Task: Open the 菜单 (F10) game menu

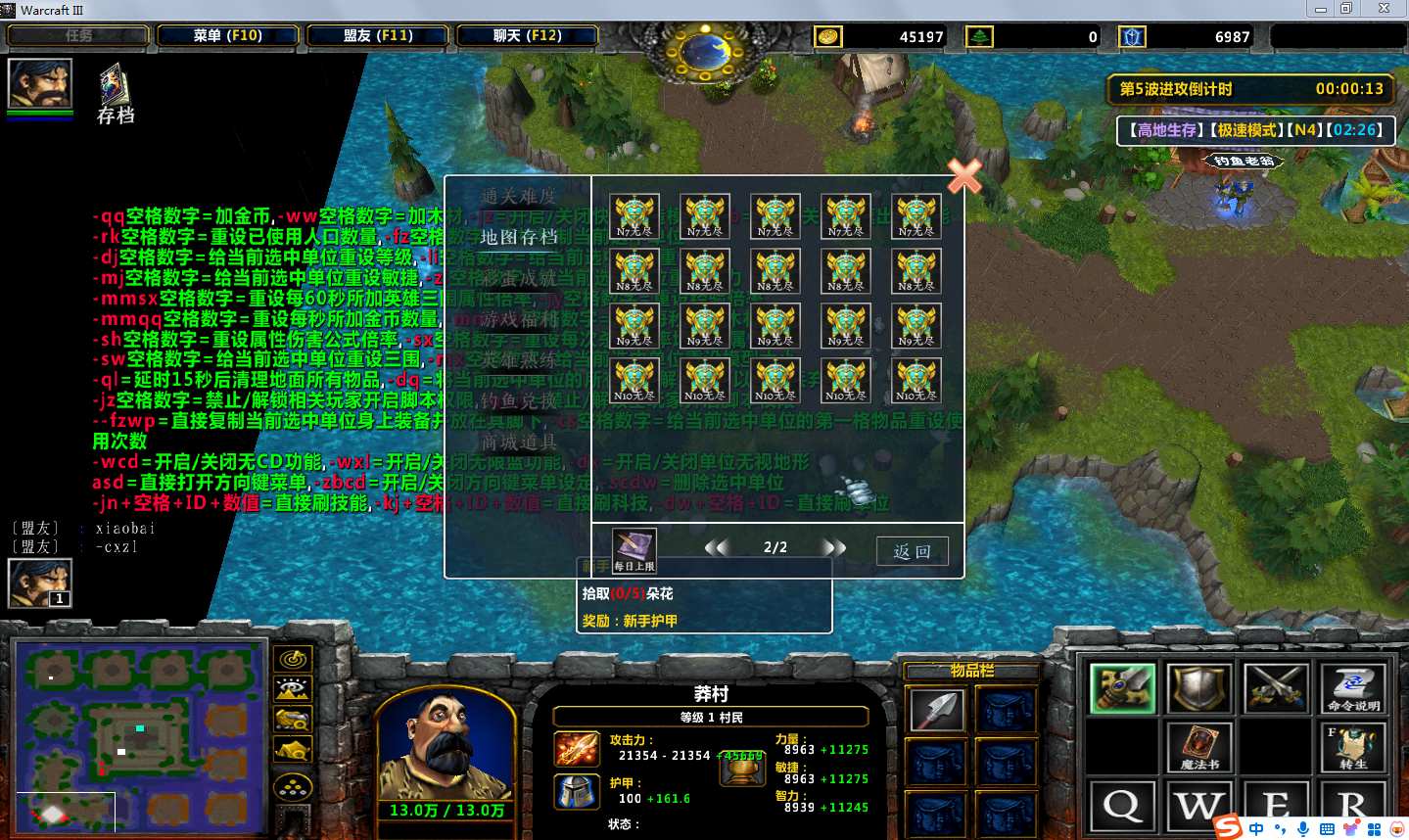Action: tap(228, 36)
